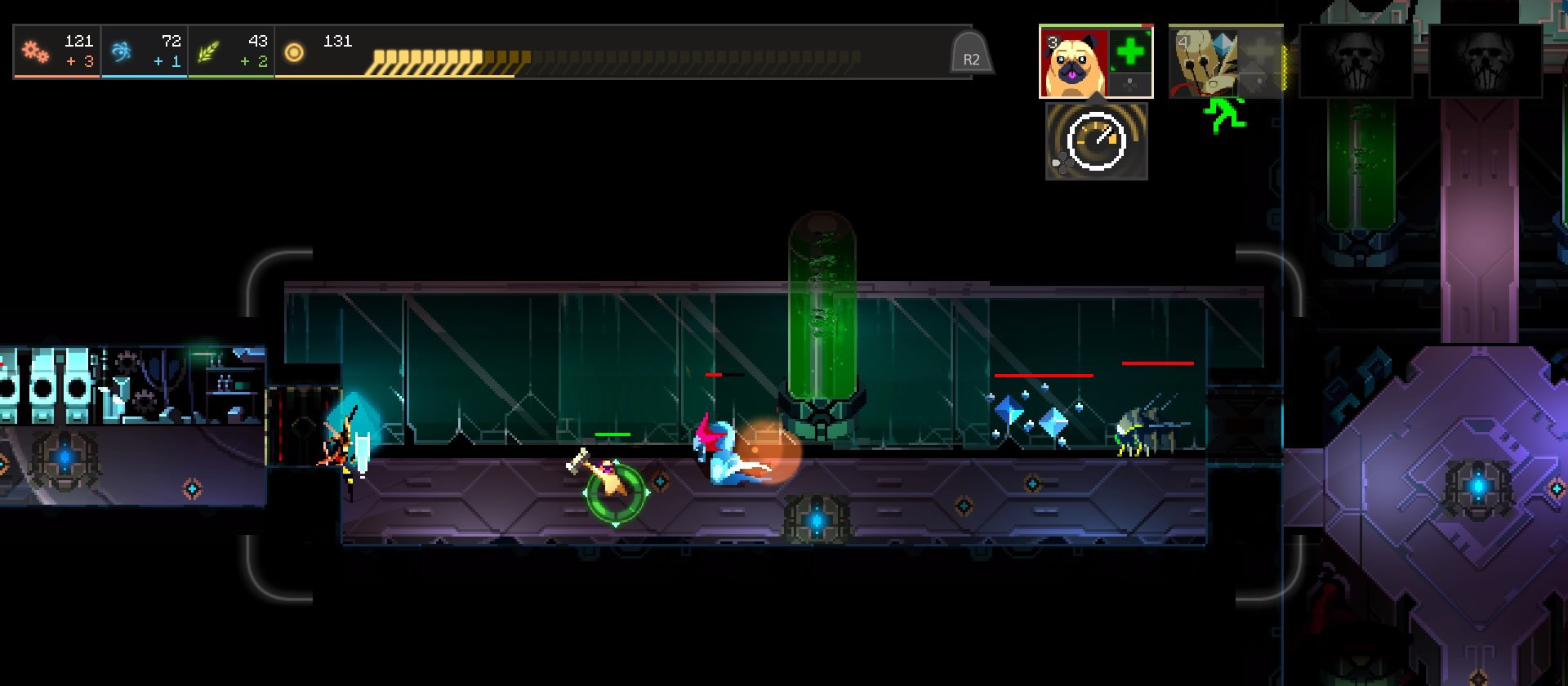
Task: Click the masked hero's dimmed heal plus
Action: point(1259,51)
